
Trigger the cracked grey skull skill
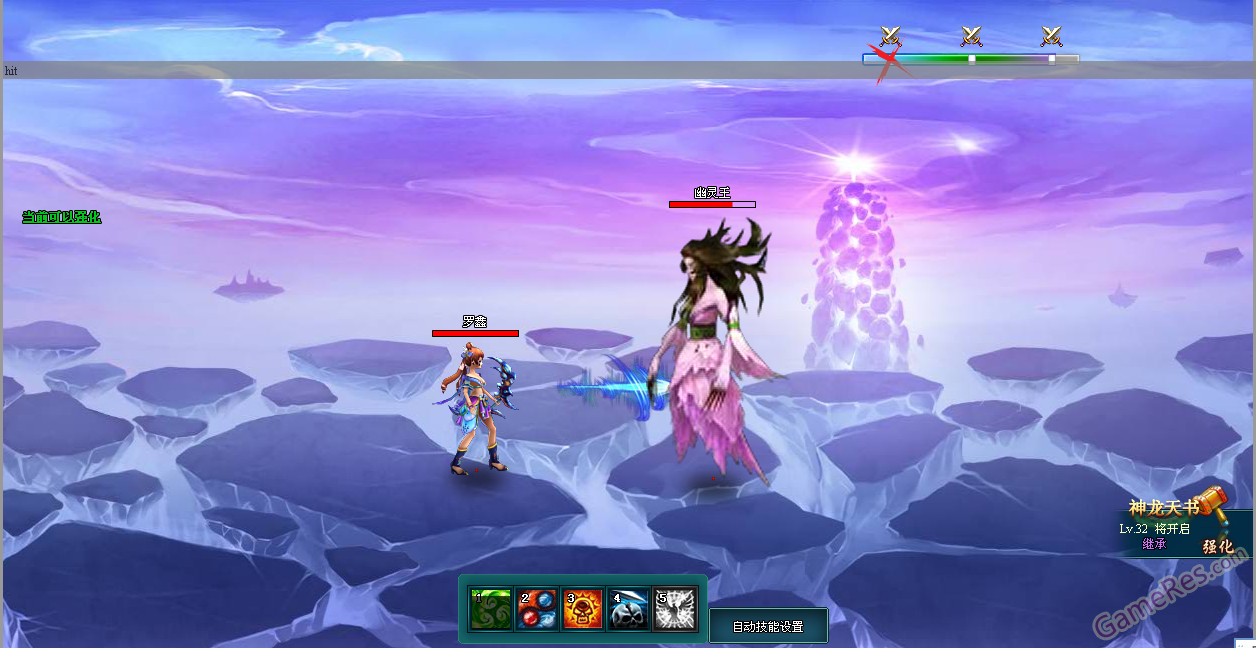pos(629,609)
